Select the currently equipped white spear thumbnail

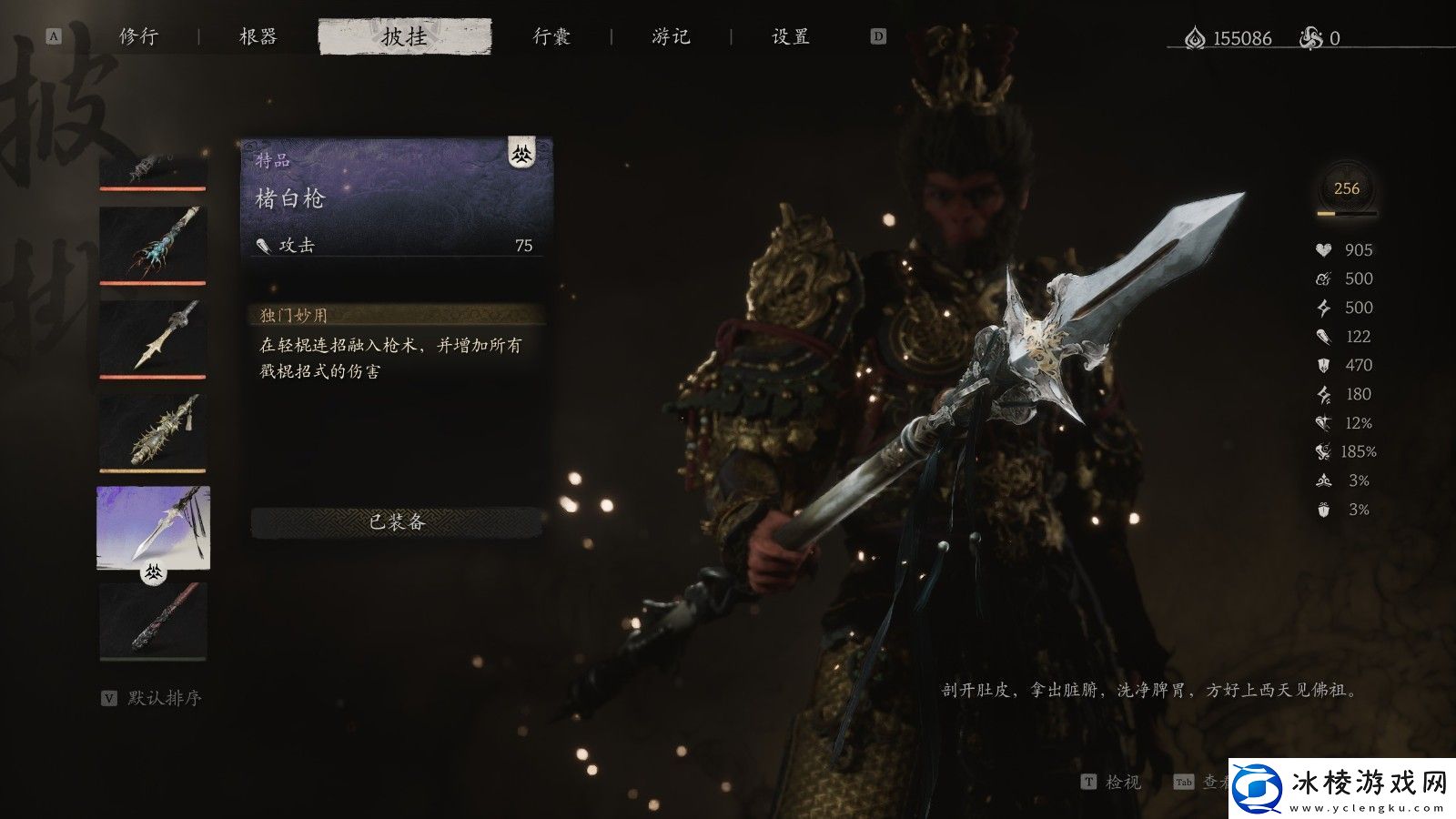pyautogui.click(x=153, y=528)
